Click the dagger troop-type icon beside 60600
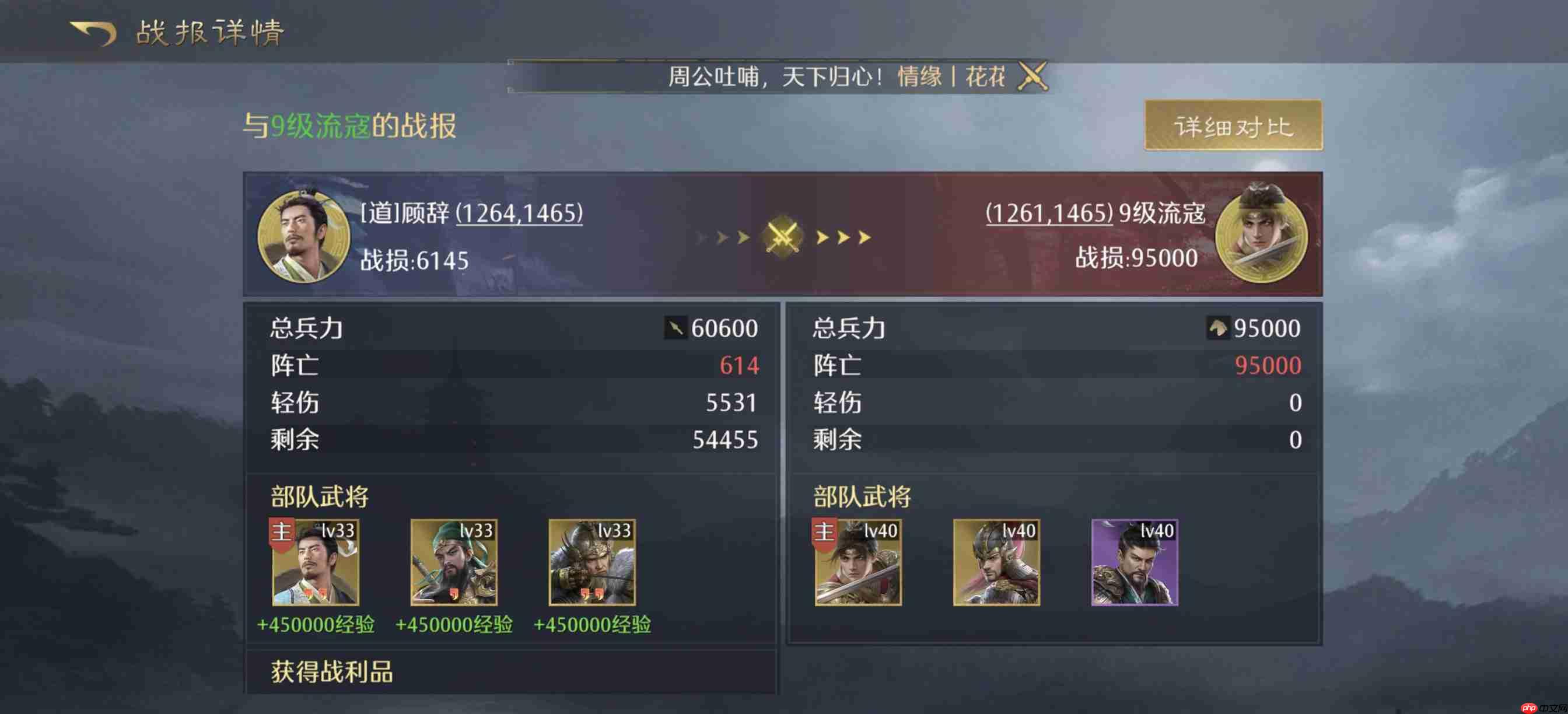1568x714 pixels. click(x=675, y=327)
